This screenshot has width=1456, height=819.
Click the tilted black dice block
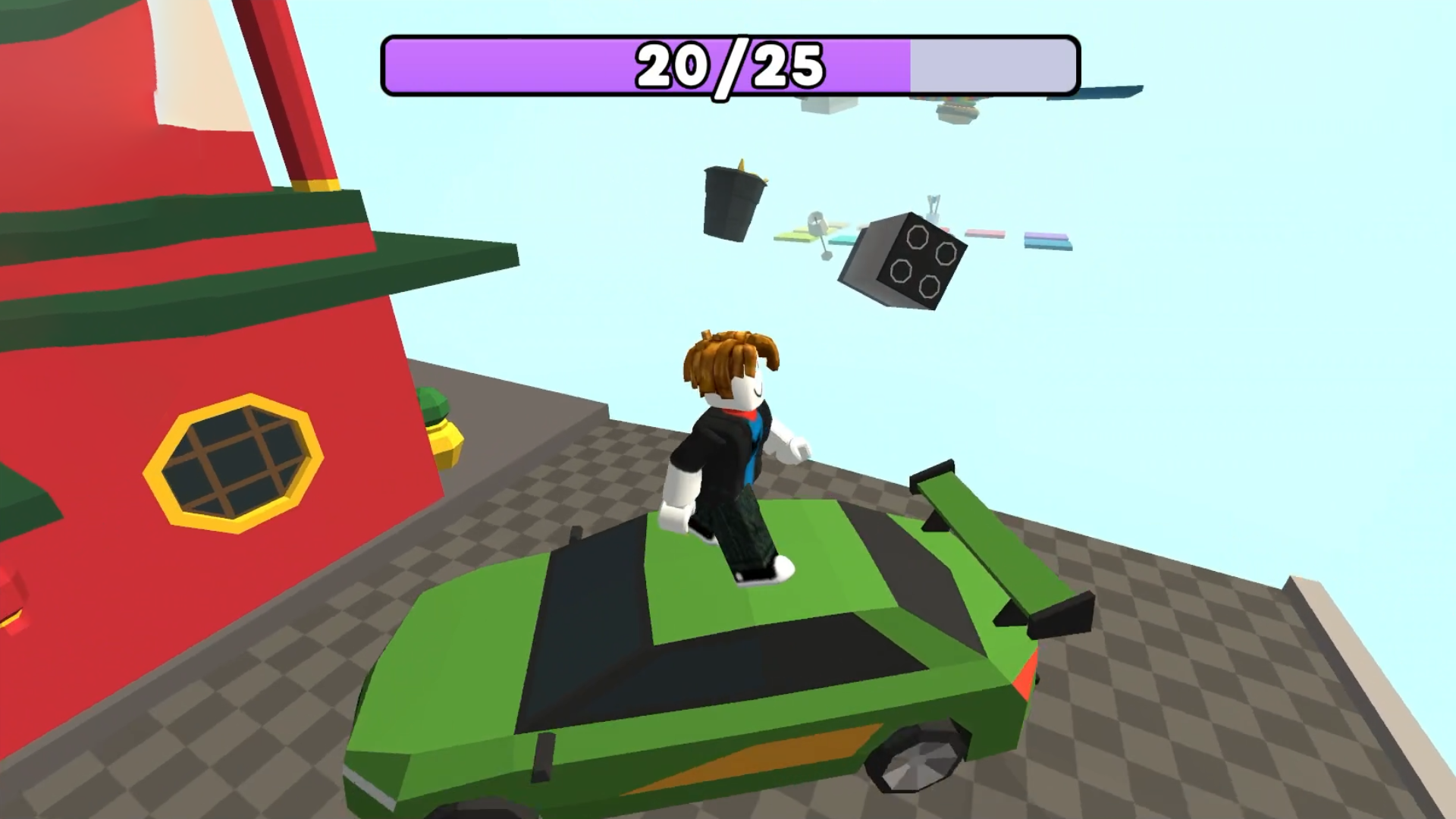[x=902, y=262]
